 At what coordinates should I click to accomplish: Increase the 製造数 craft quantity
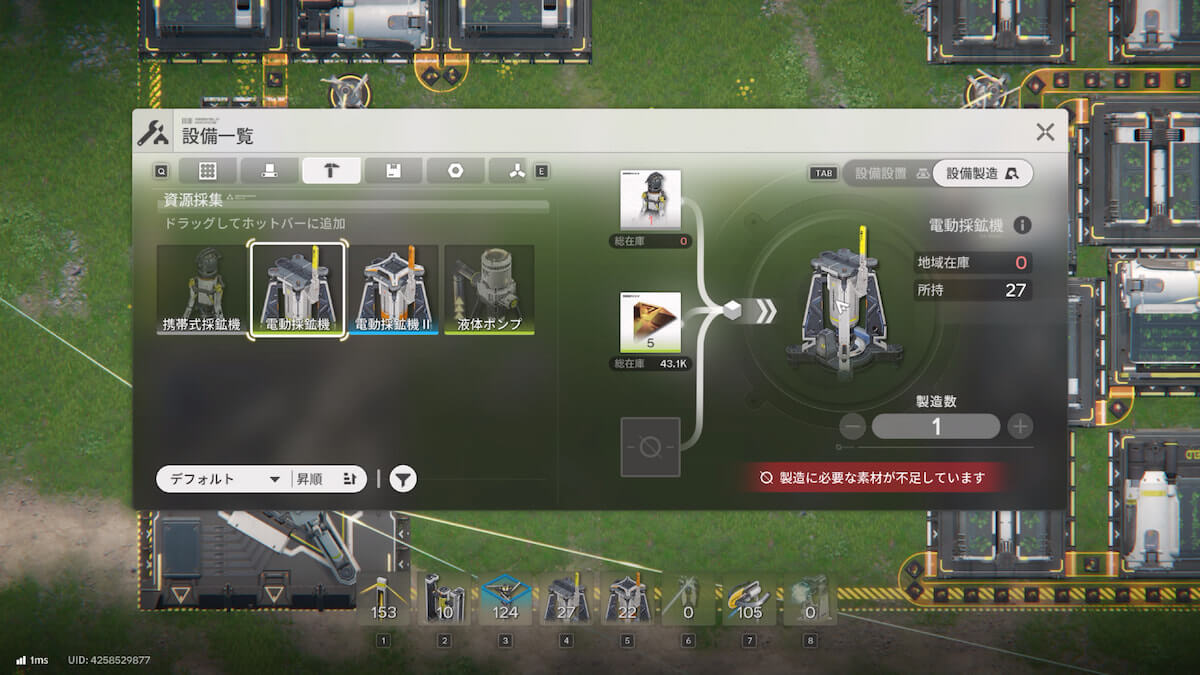(1019, 427)
